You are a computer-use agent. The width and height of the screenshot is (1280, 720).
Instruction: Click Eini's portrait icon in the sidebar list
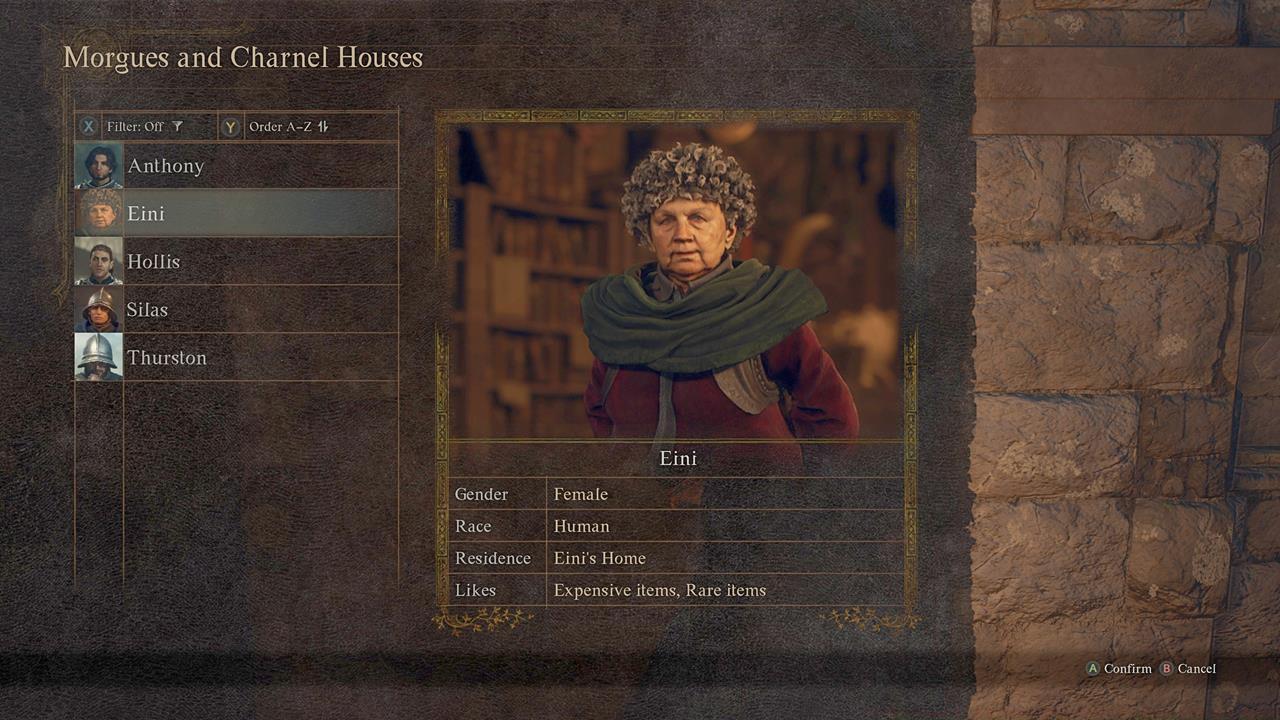pyautogui.click(x=97, y=213)
